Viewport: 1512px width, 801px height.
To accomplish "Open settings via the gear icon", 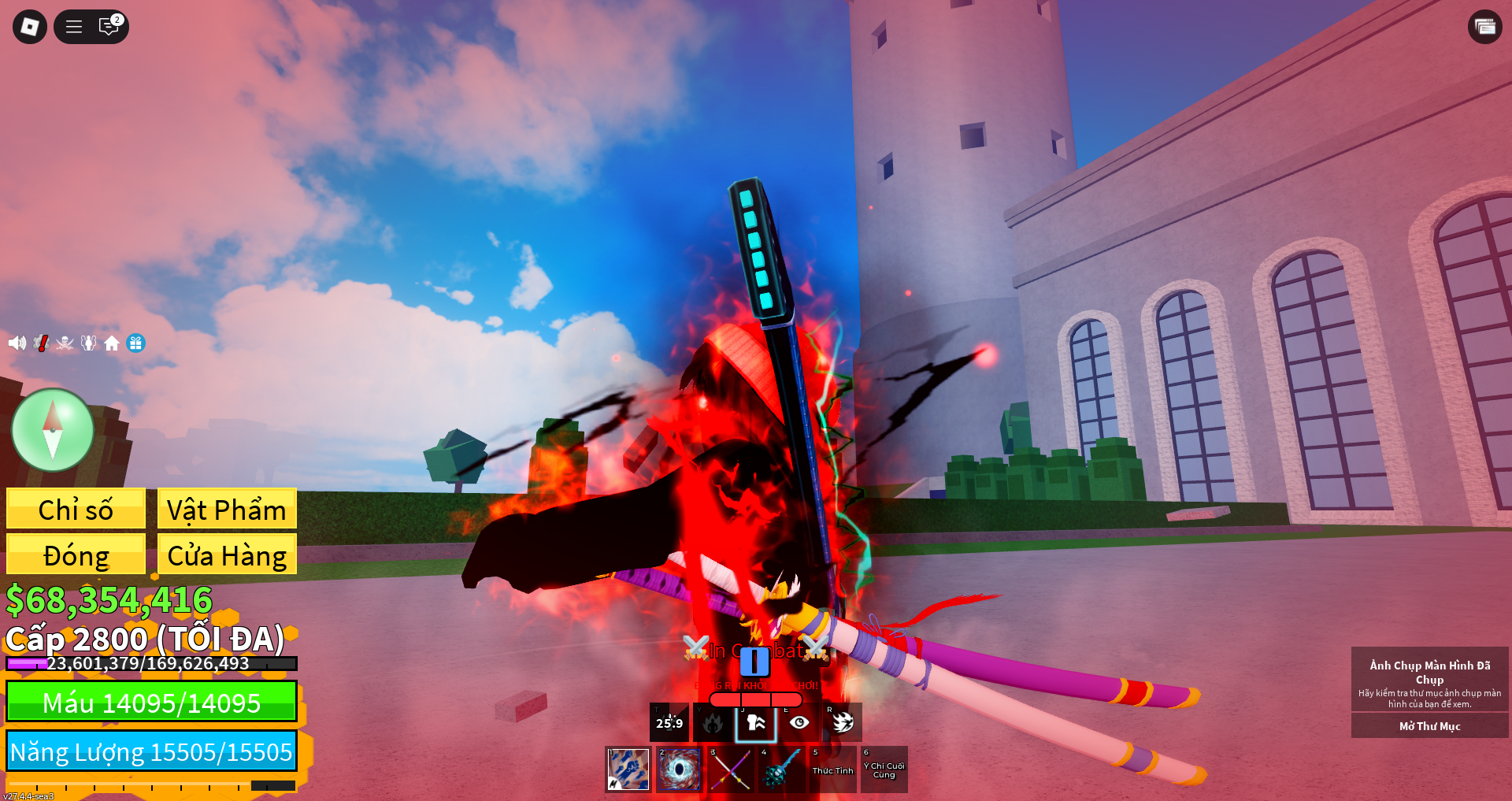I will [x=42, y=343].
